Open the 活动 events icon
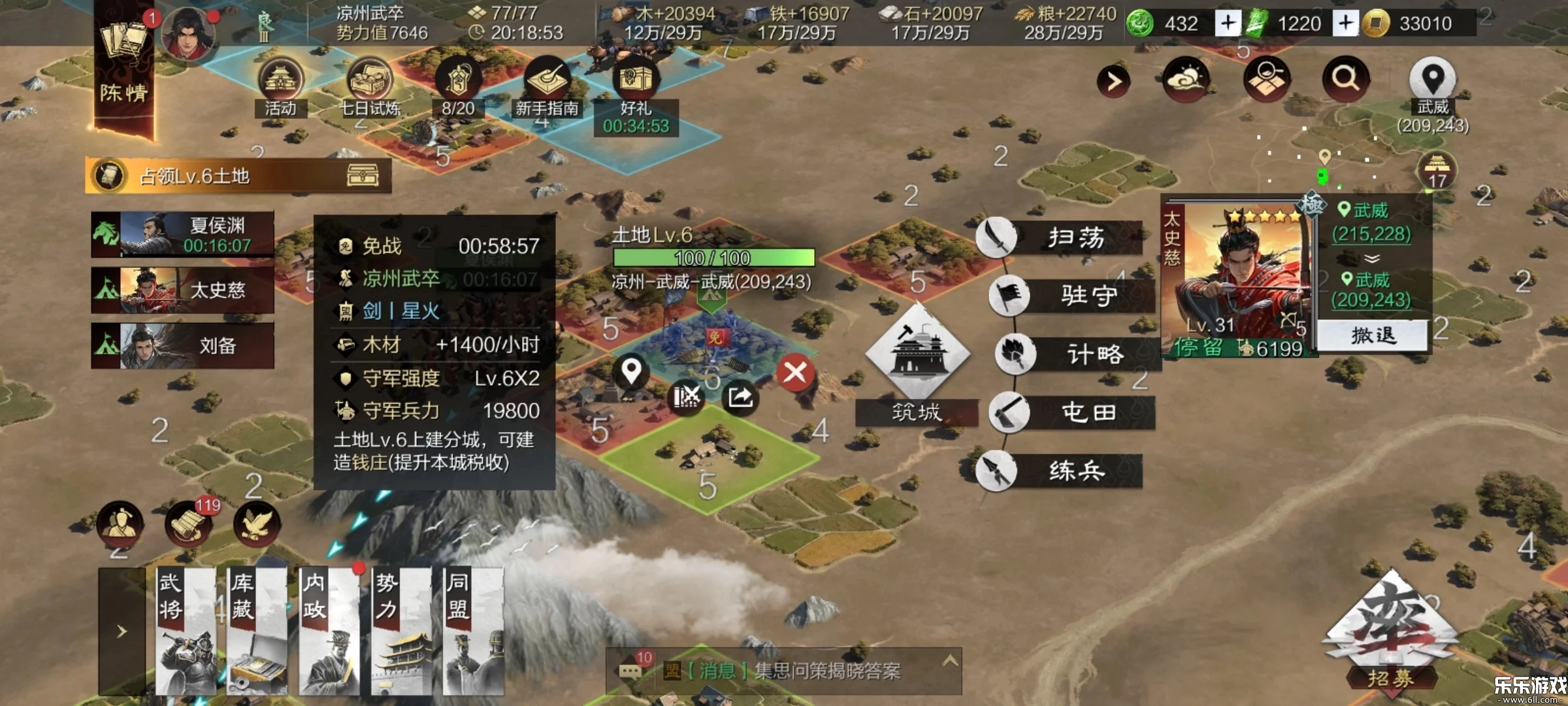This screenshot has width=1568, height=706. 281,86
